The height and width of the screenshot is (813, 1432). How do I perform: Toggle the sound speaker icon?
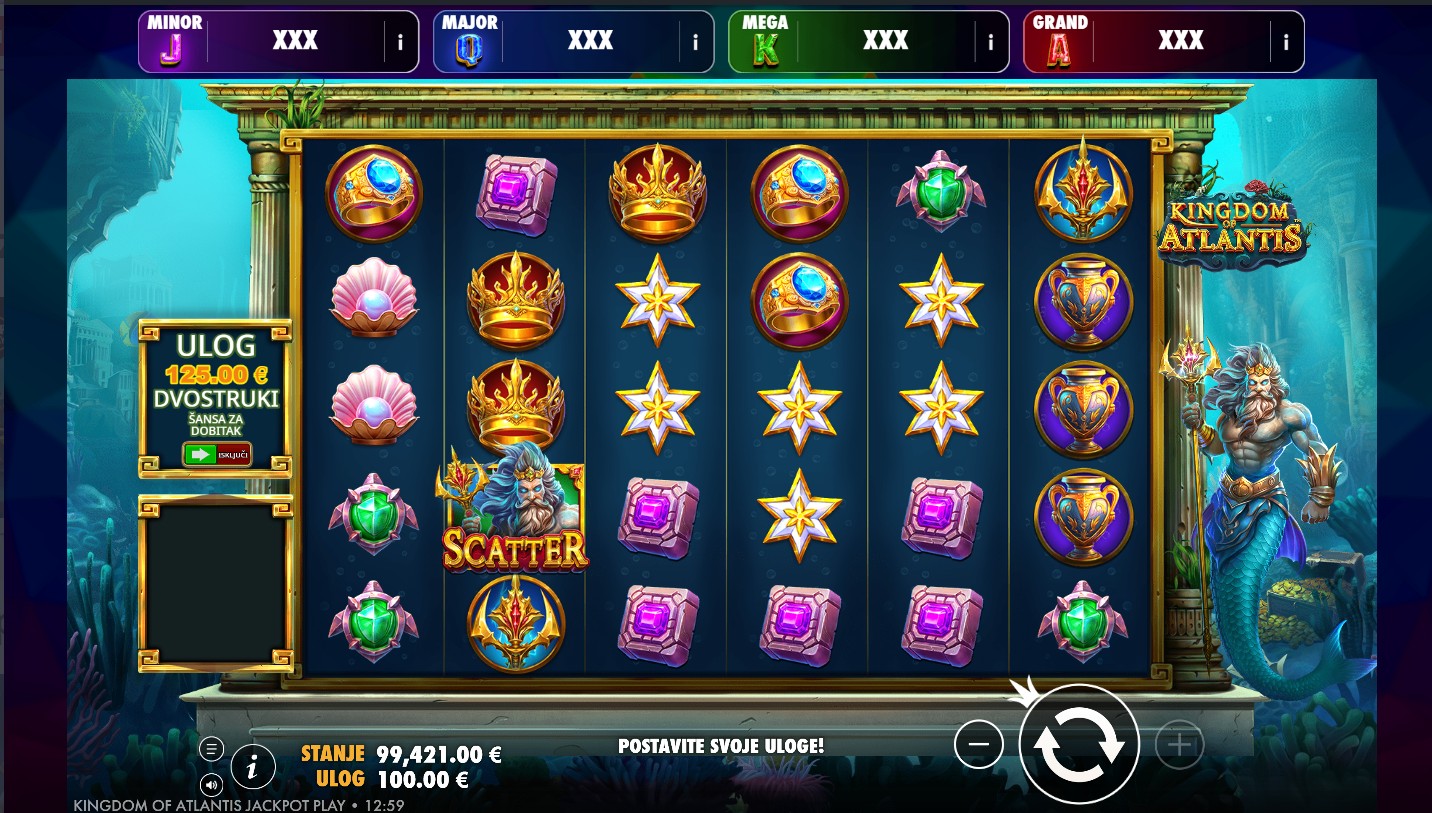[x=211, y=784]
